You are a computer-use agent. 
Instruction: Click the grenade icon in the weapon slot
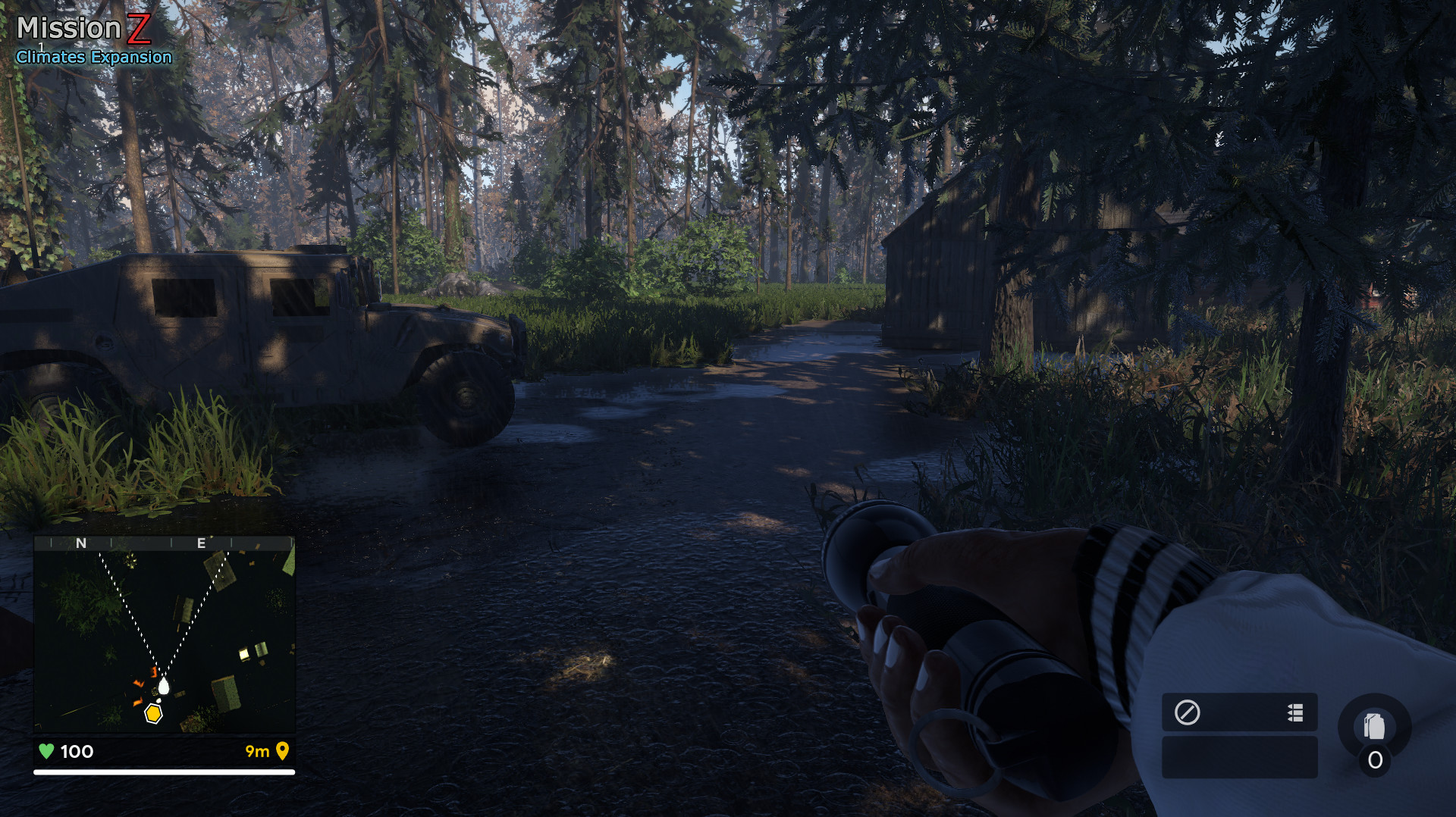(1376, 726)
